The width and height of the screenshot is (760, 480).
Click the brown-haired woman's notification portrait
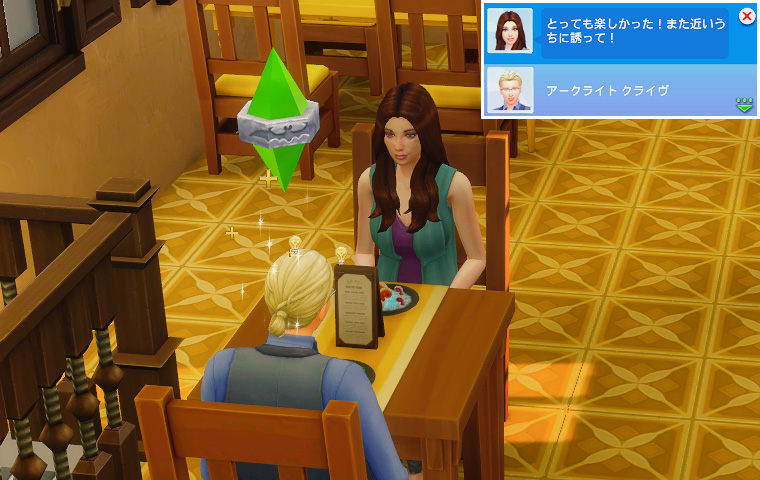pyautogui.click(x=509, y=31)
